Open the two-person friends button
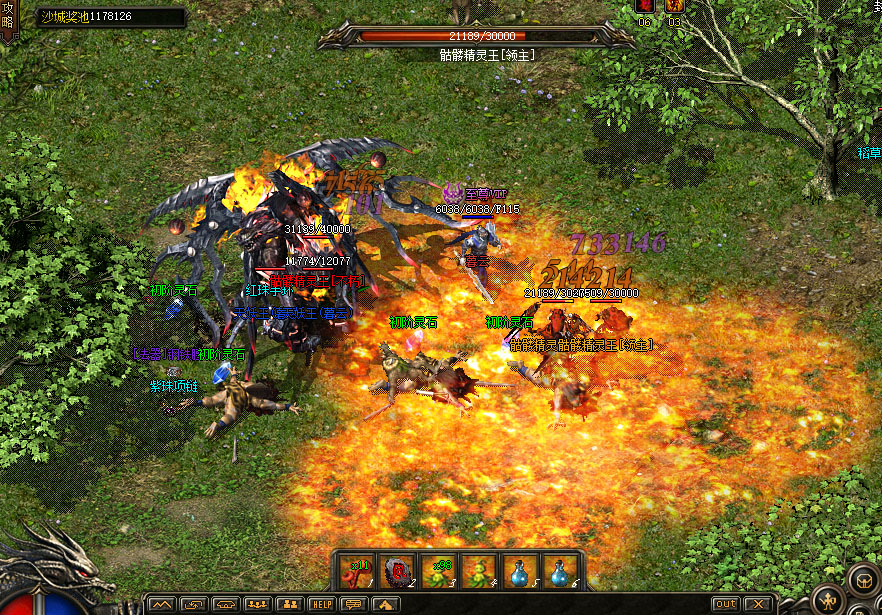 (289, 604)
